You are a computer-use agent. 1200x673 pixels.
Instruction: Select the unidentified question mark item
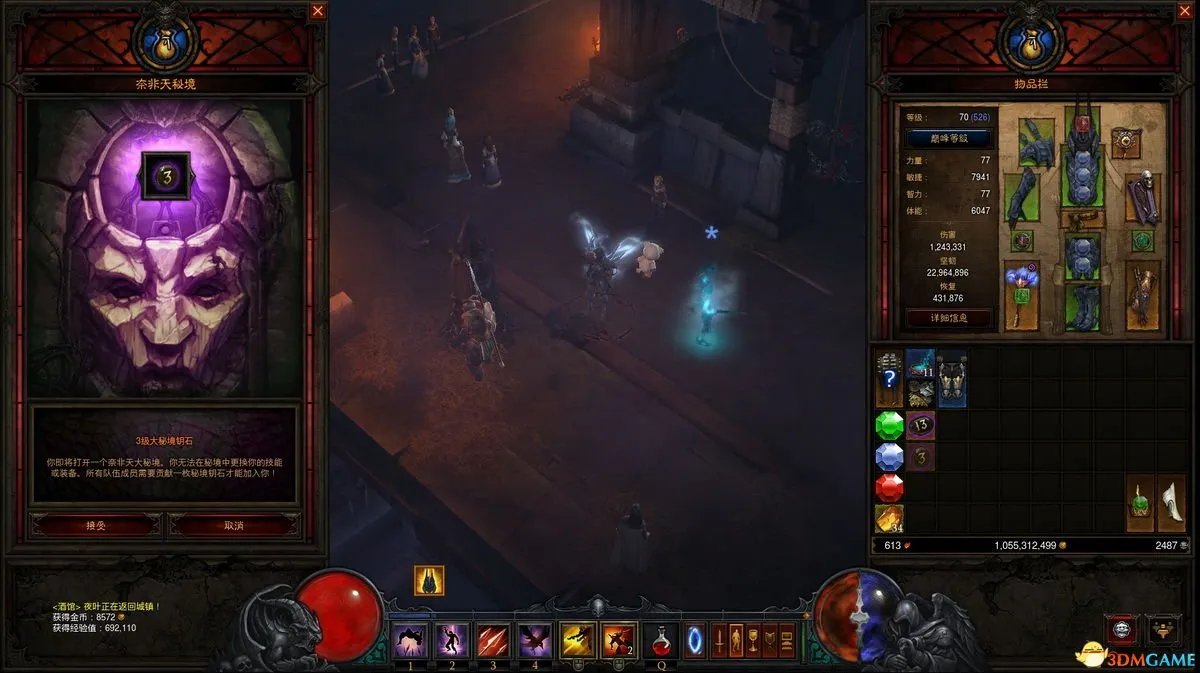[889, 378]
